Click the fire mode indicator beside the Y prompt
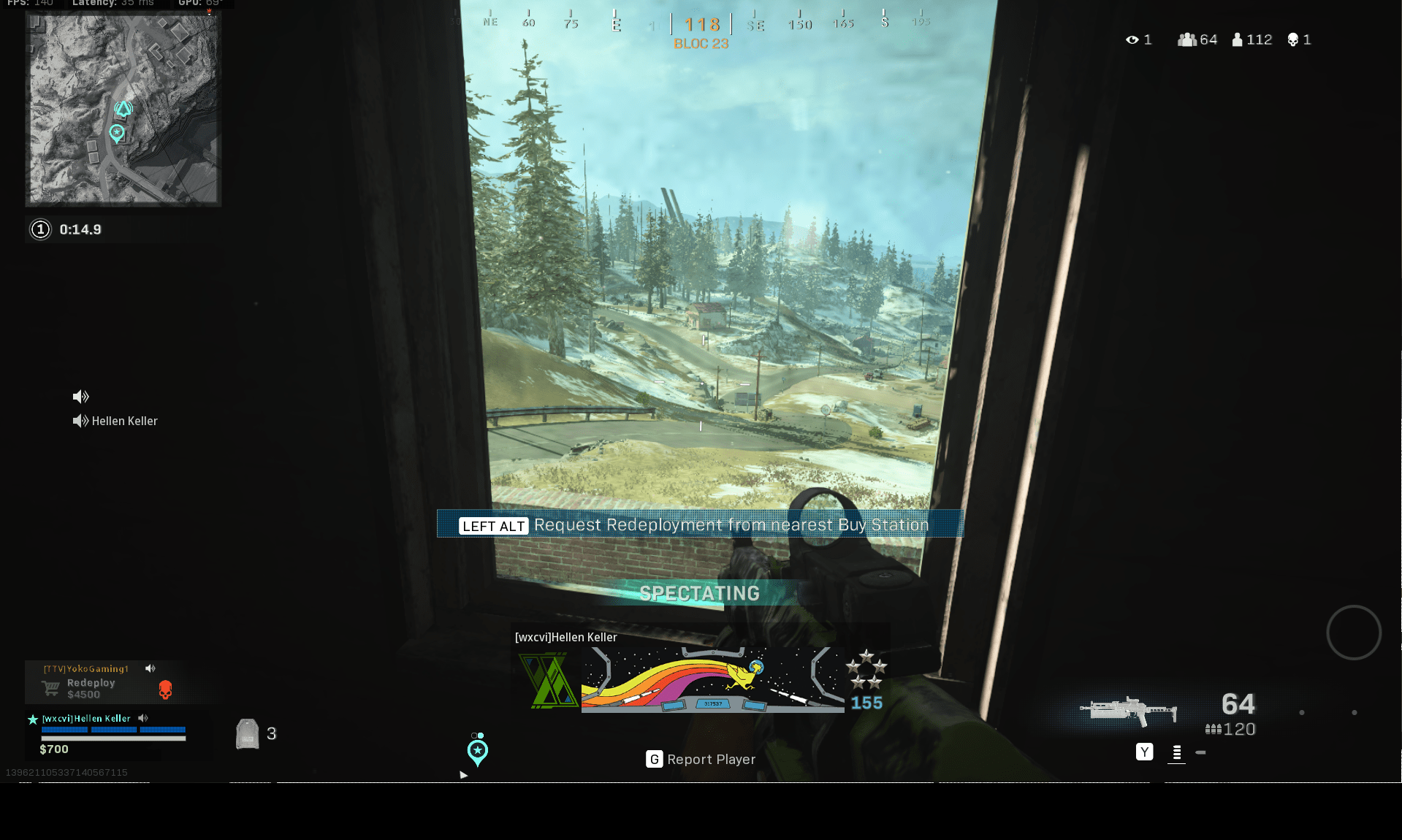 (x=1176, y=752)
